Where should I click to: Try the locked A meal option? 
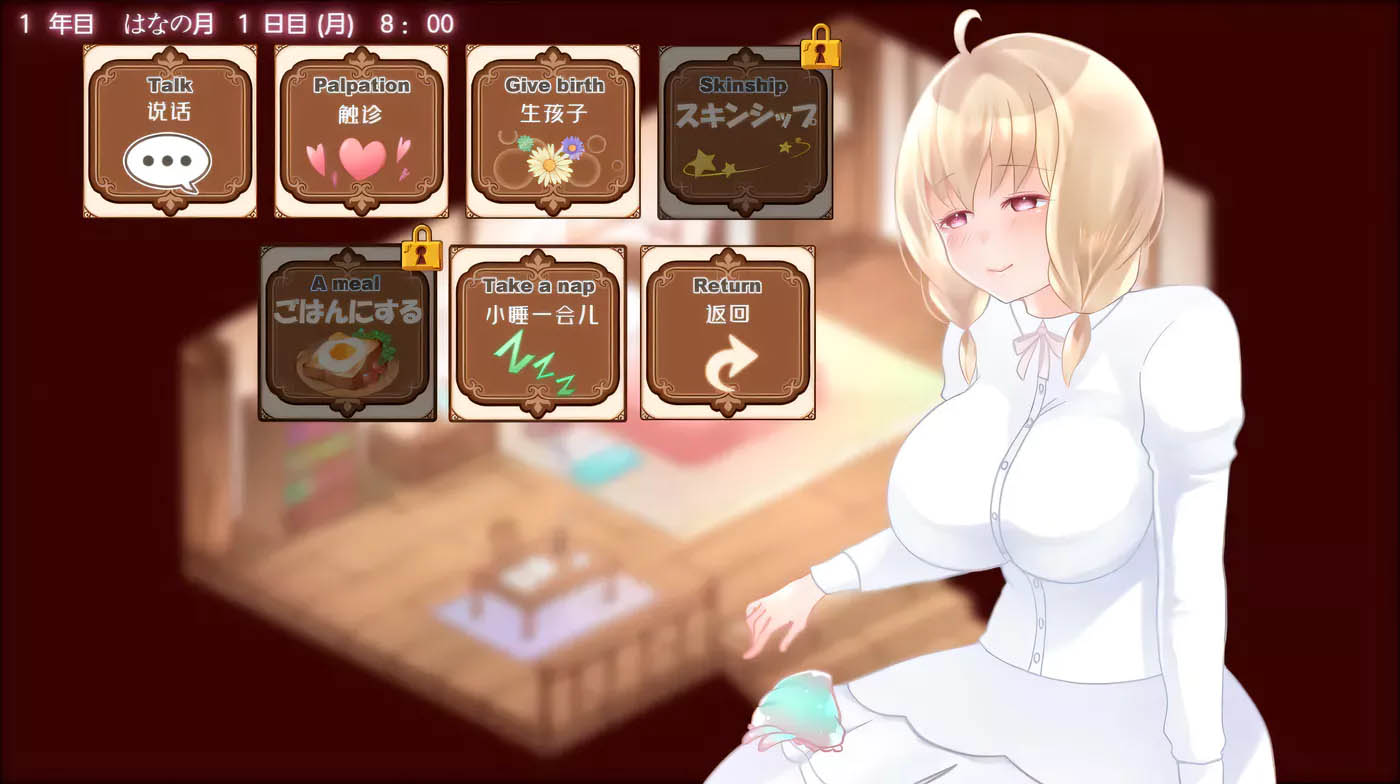[345, 330]
